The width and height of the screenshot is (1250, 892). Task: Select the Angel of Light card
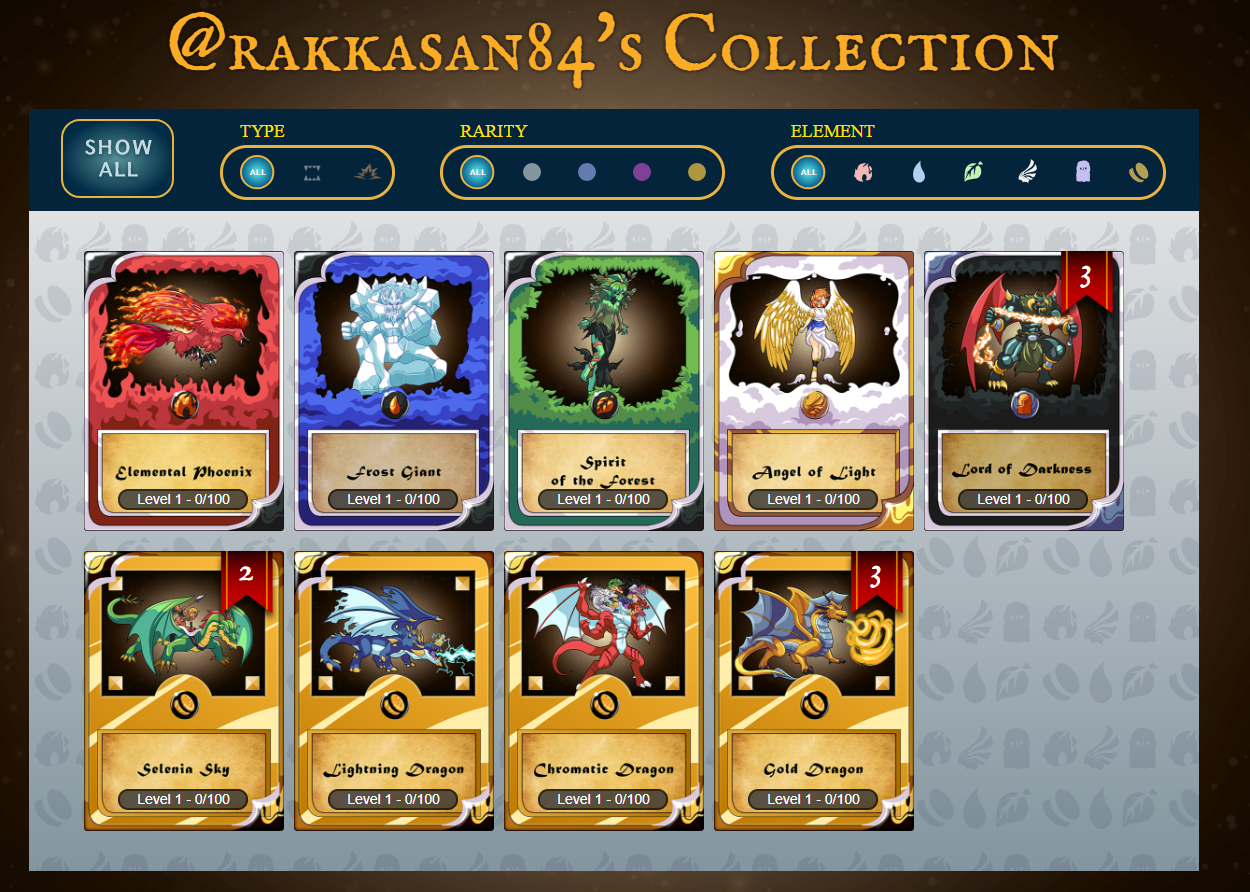814,390
